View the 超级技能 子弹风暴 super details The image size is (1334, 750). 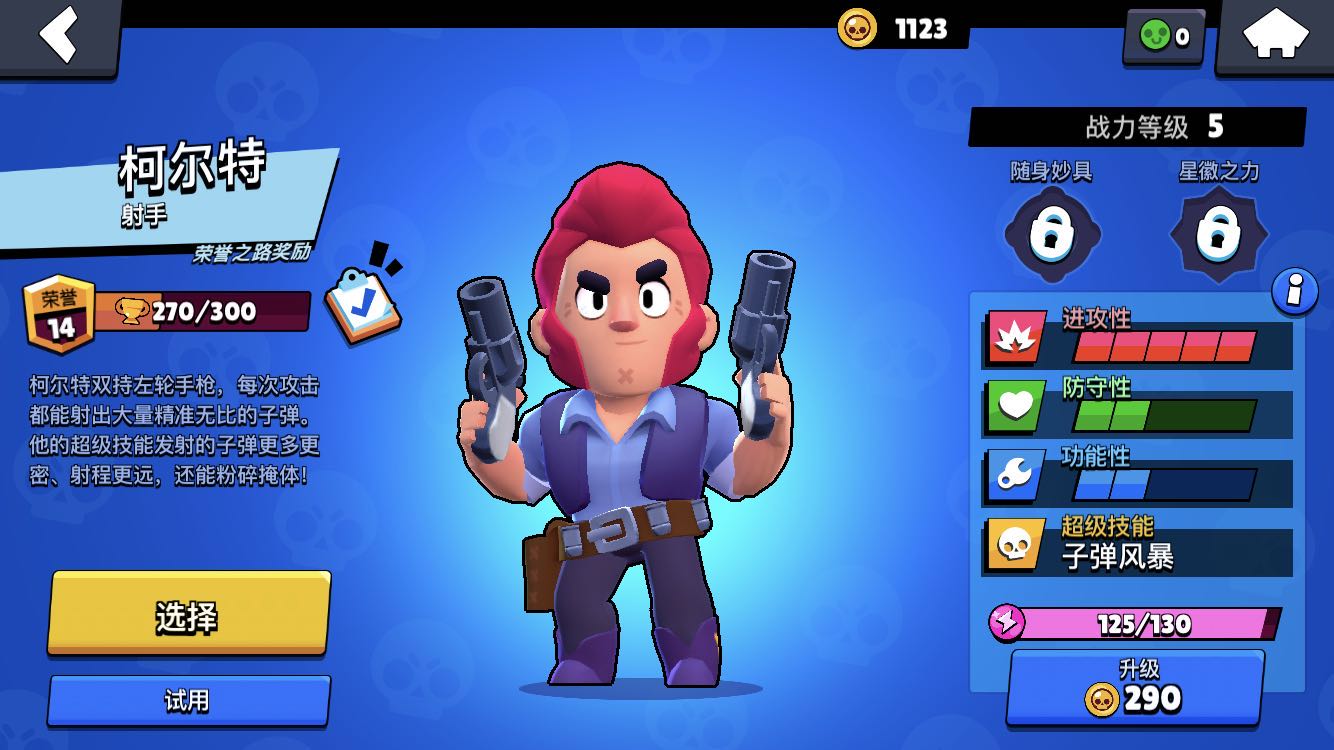point(1138,546)
